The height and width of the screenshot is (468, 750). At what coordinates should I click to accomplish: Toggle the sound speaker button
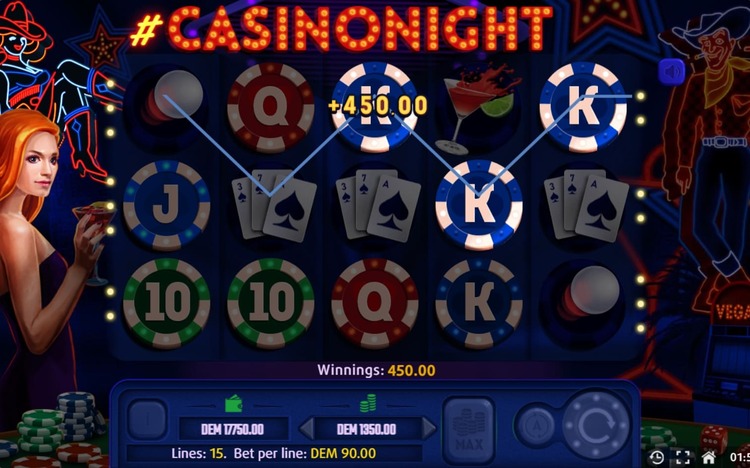(x=671, y=70)
